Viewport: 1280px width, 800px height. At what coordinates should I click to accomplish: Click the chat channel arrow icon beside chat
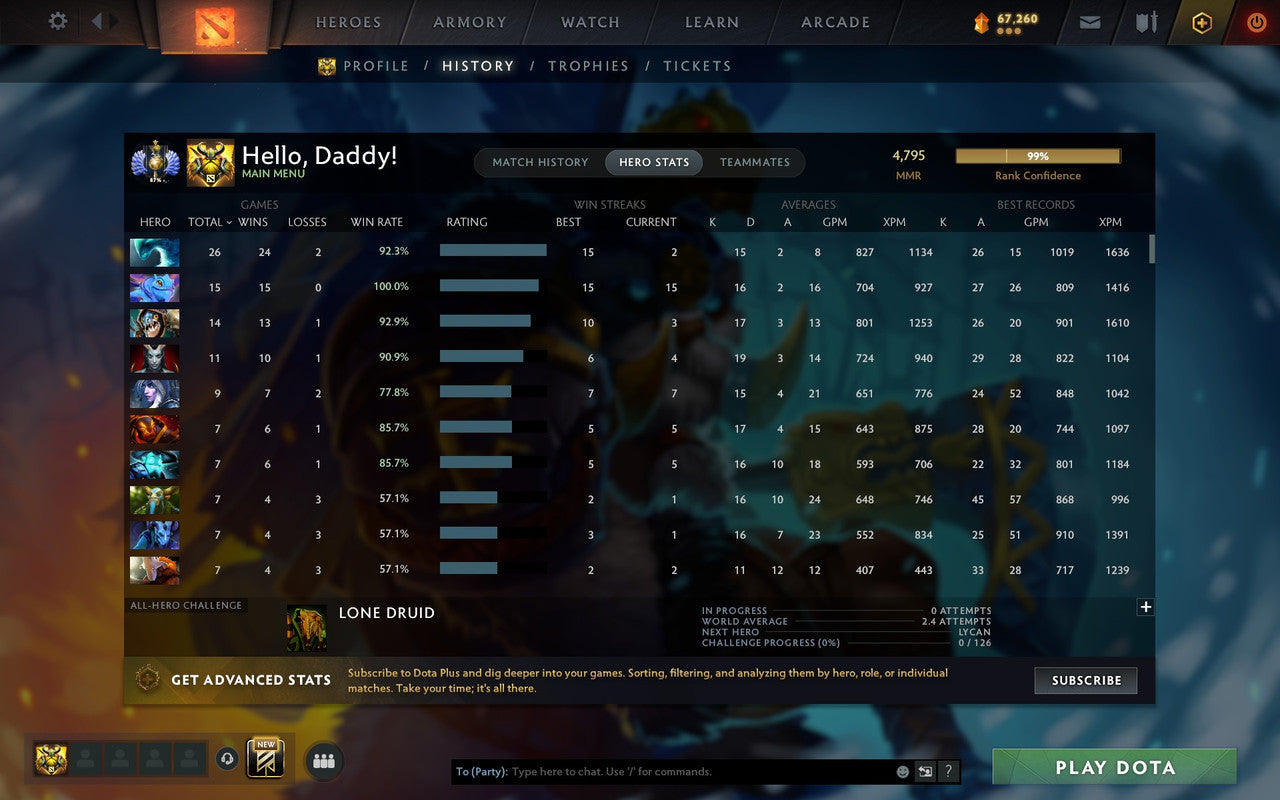925,771
